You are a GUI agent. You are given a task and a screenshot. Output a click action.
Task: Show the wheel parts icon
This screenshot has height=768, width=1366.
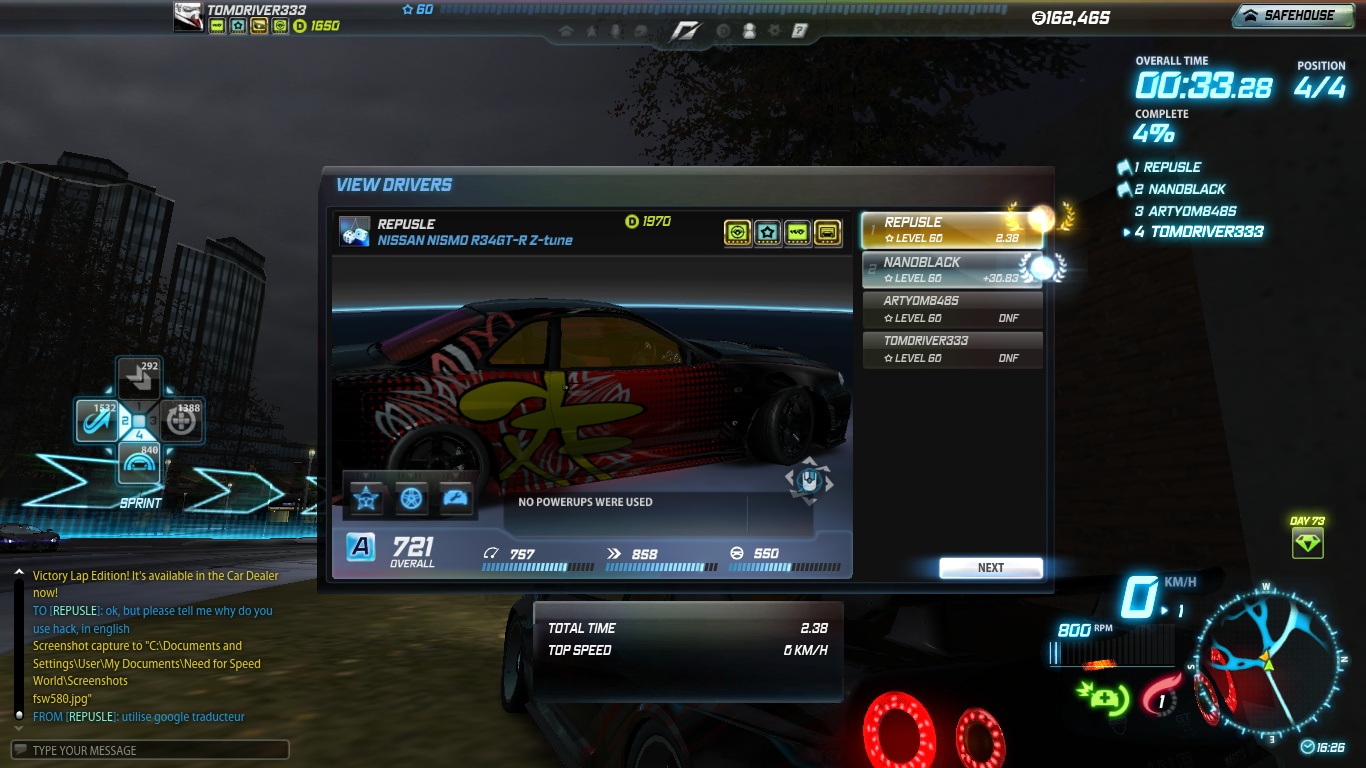pos(411,498)
